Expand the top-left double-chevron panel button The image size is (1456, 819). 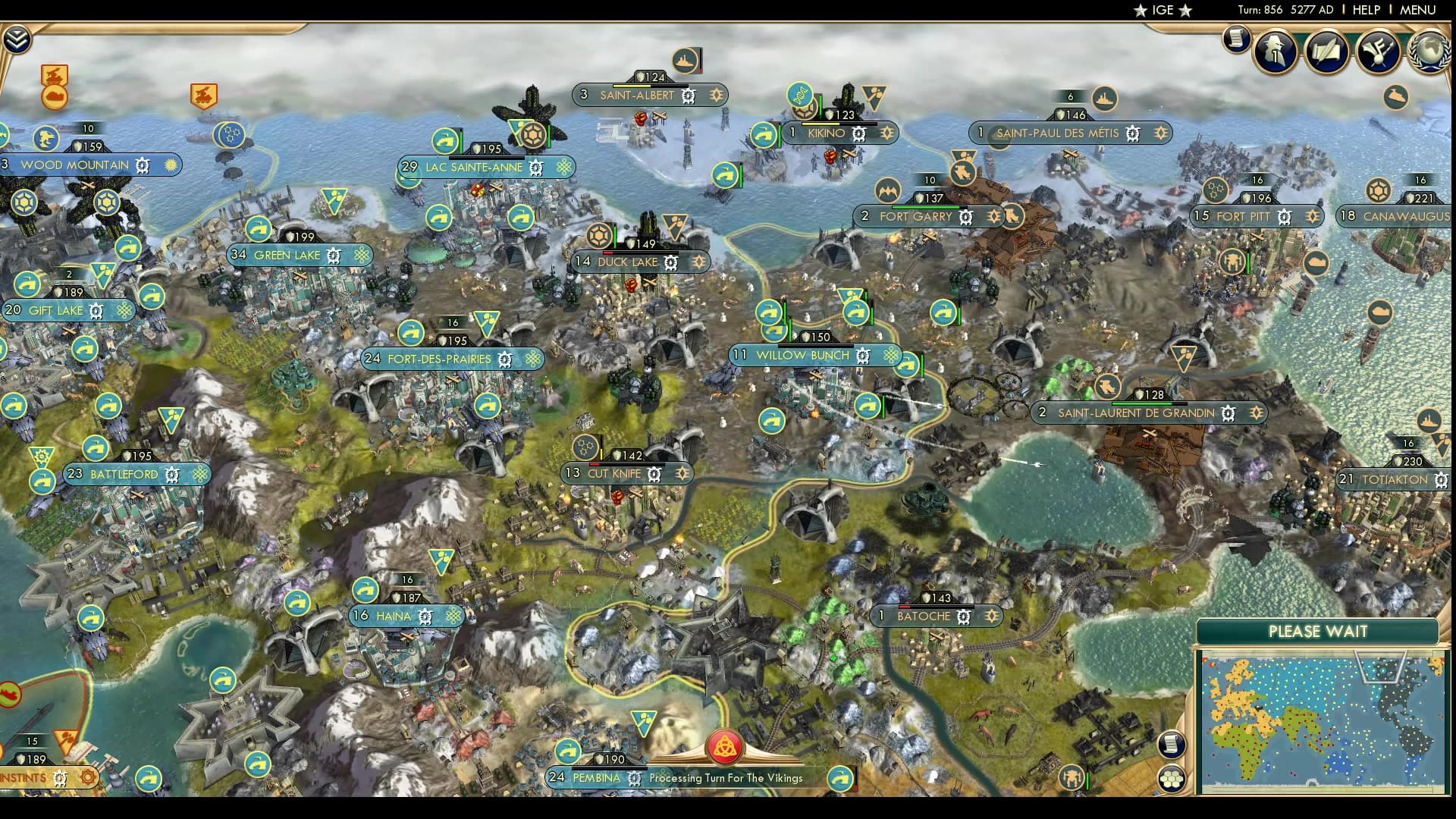click(x=16, y=39)
